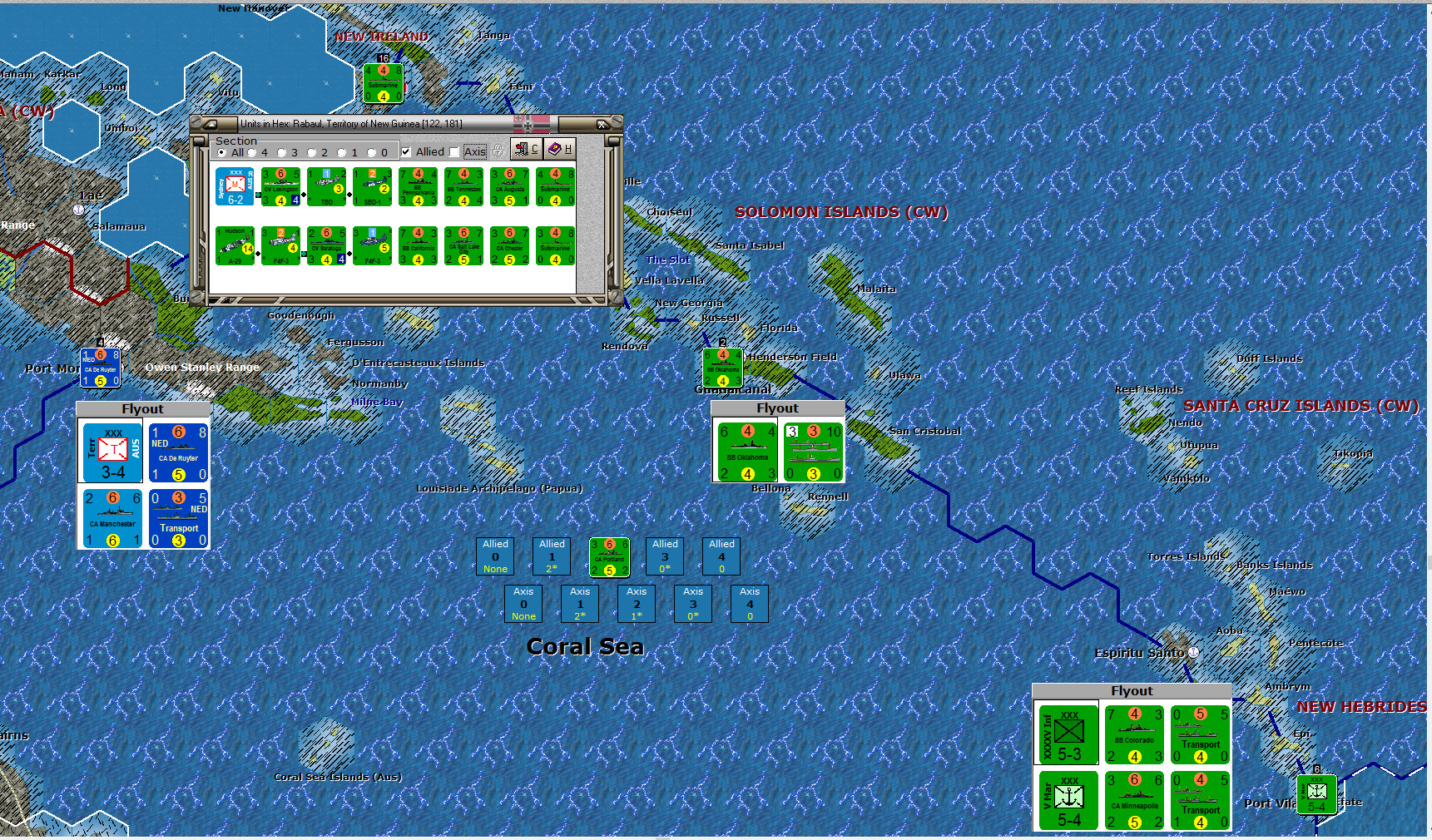The image size is (1432, 840).
Task: Enable the Axis filter checkbox
Action: pyautogui.click(x=453, y=151)
